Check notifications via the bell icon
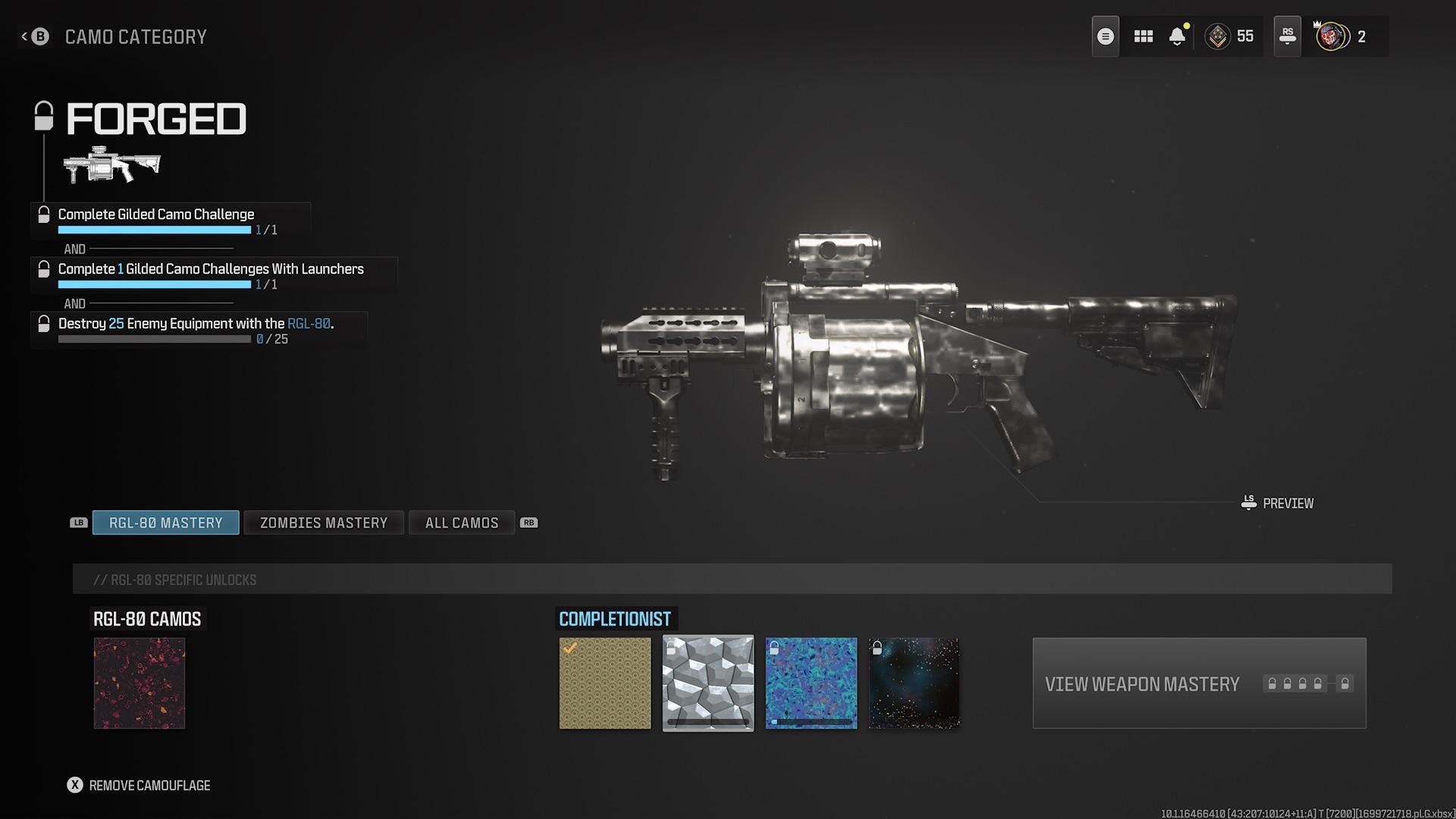 pyautogui.click(x=1177, y=37)
